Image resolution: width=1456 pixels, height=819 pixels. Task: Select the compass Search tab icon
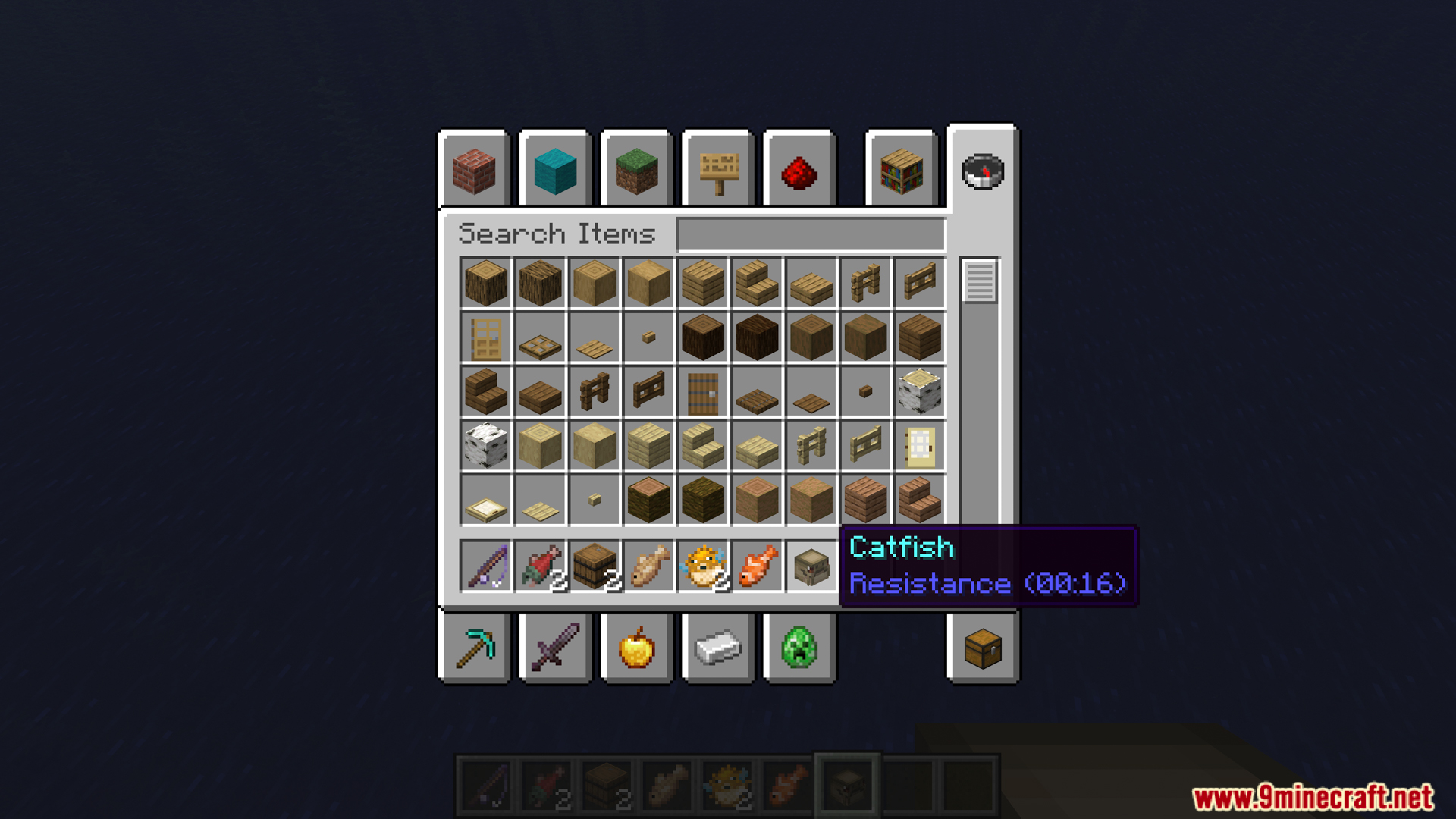click(982, 171)
